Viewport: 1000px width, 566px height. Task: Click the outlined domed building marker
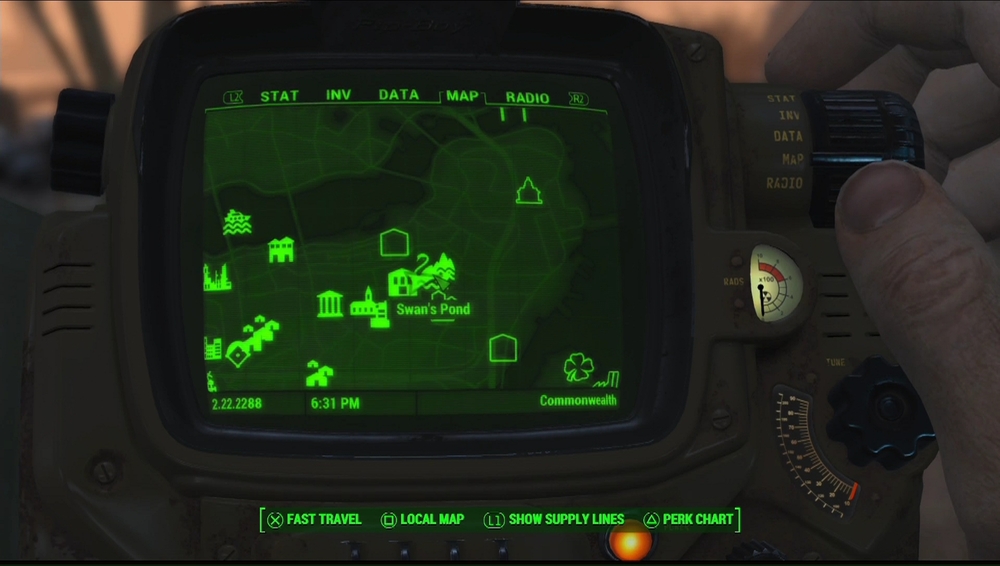(x=528, y=191)
